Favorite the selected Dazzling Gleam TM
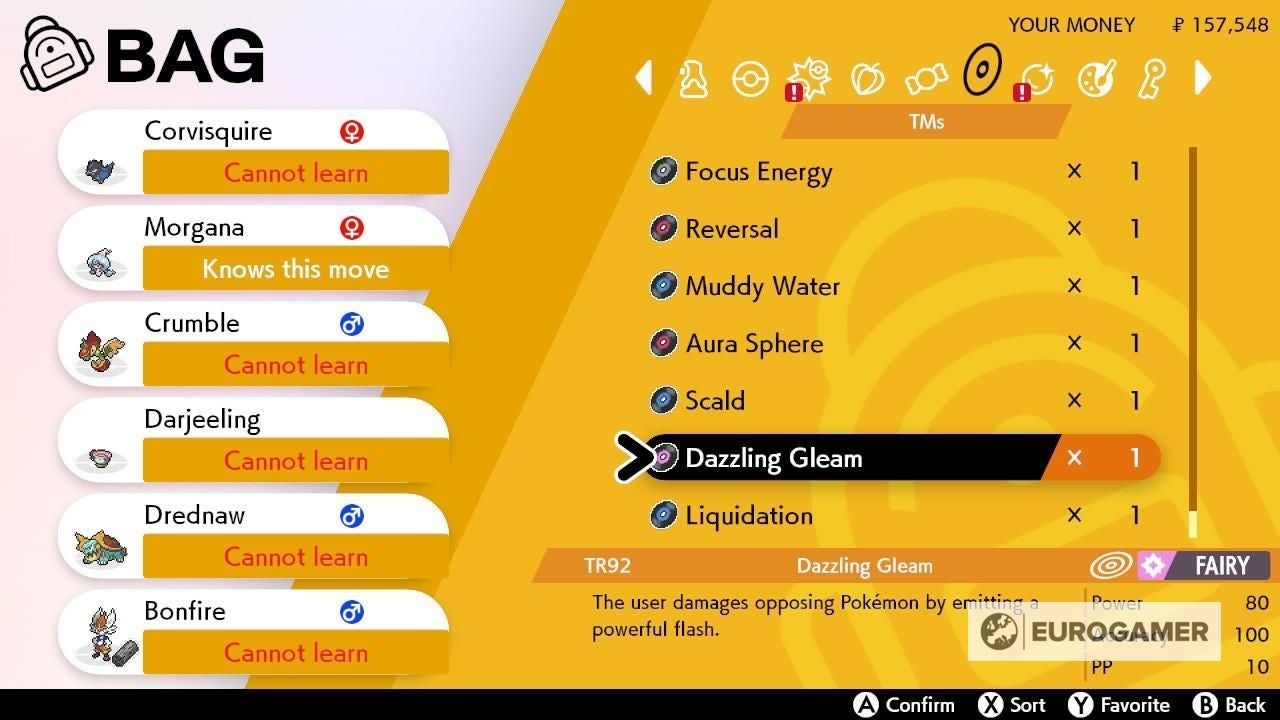The height and width of the screenshot is (720, 1280). click(1119, 703)
